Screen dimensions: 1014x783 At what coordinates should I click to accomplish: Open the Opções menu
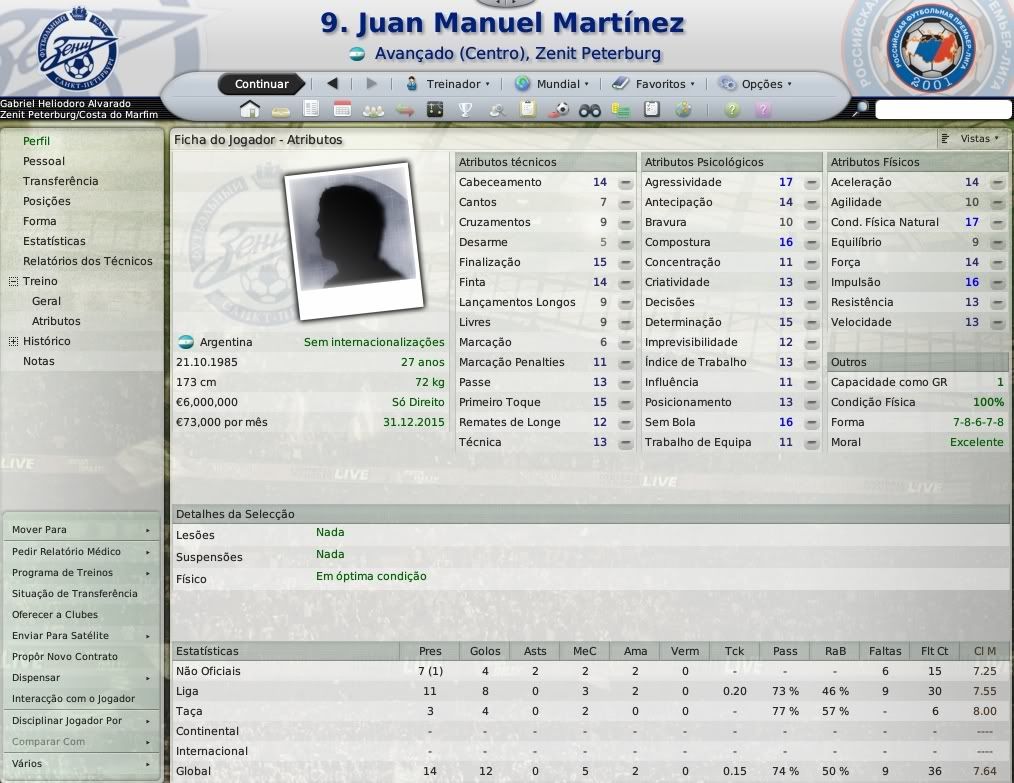click(755, 84)
